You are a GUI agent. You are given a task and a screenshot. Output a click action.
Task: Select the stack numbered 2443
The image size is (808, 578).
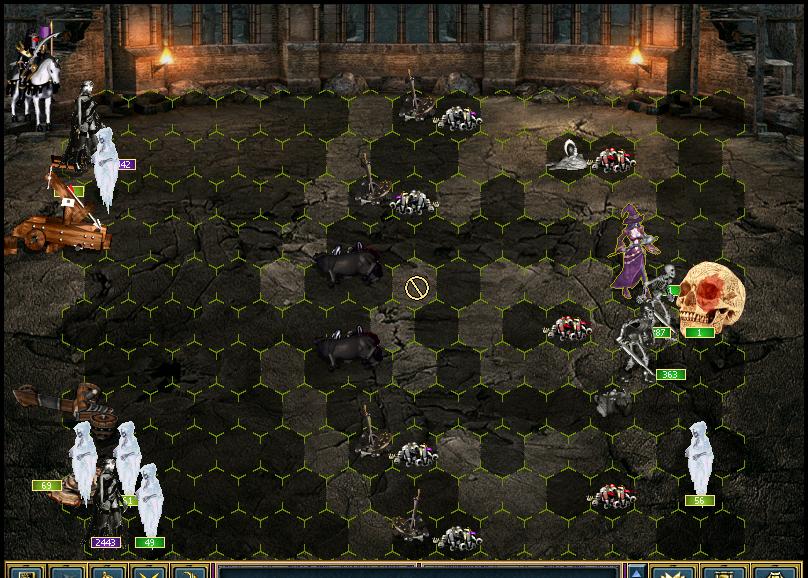coord(106,502)
